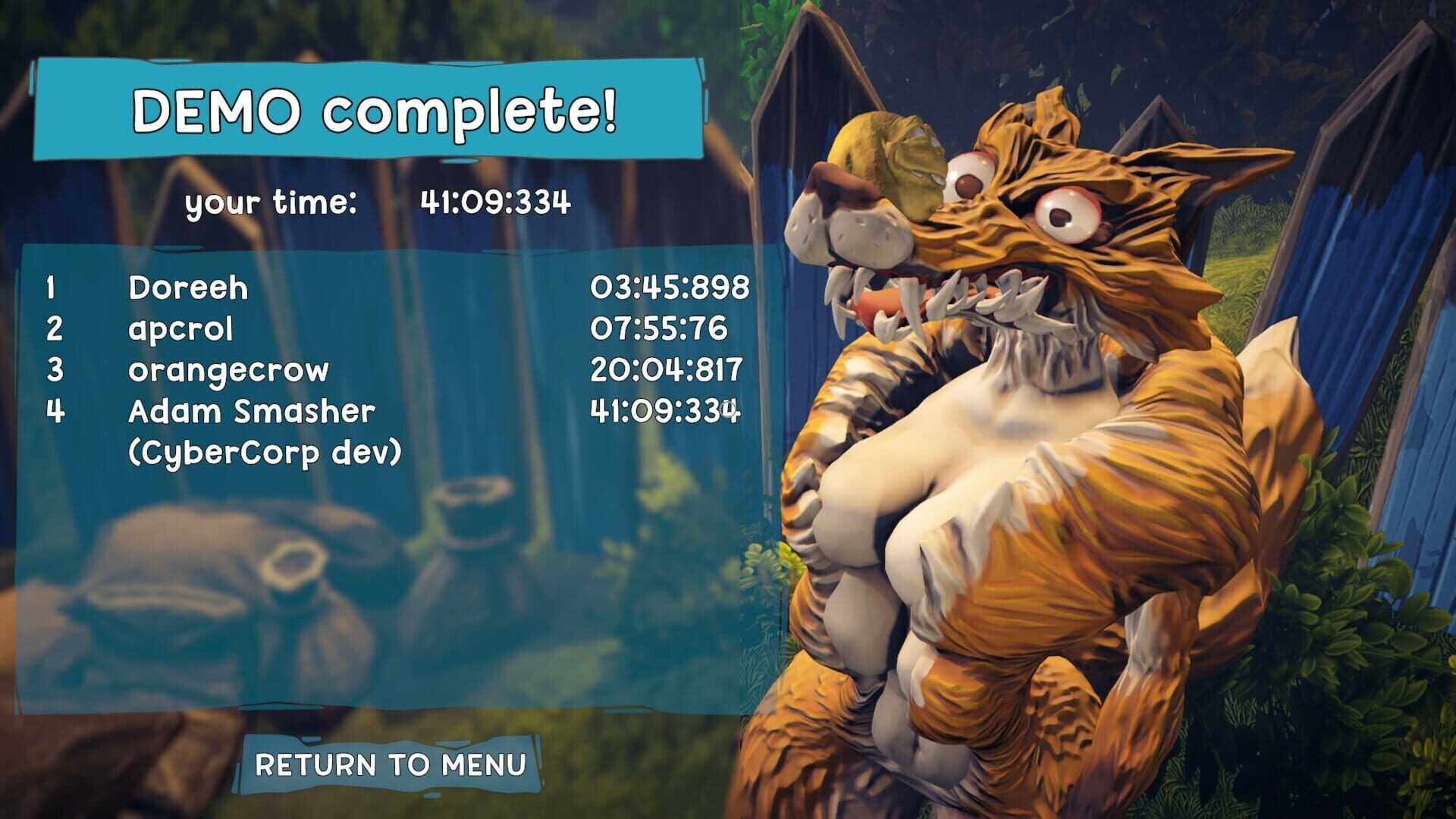1456x819 pixels.
Task: Click Adam Smasher's time 41:09:334
Action: coord(666,409)
